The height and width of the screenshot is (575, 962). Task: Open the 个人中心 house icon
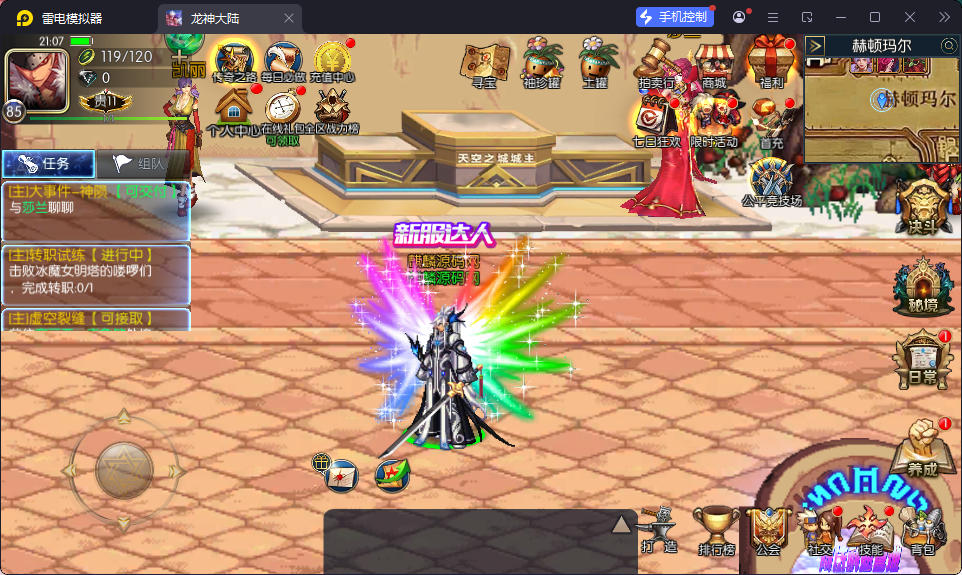(233, 110)
